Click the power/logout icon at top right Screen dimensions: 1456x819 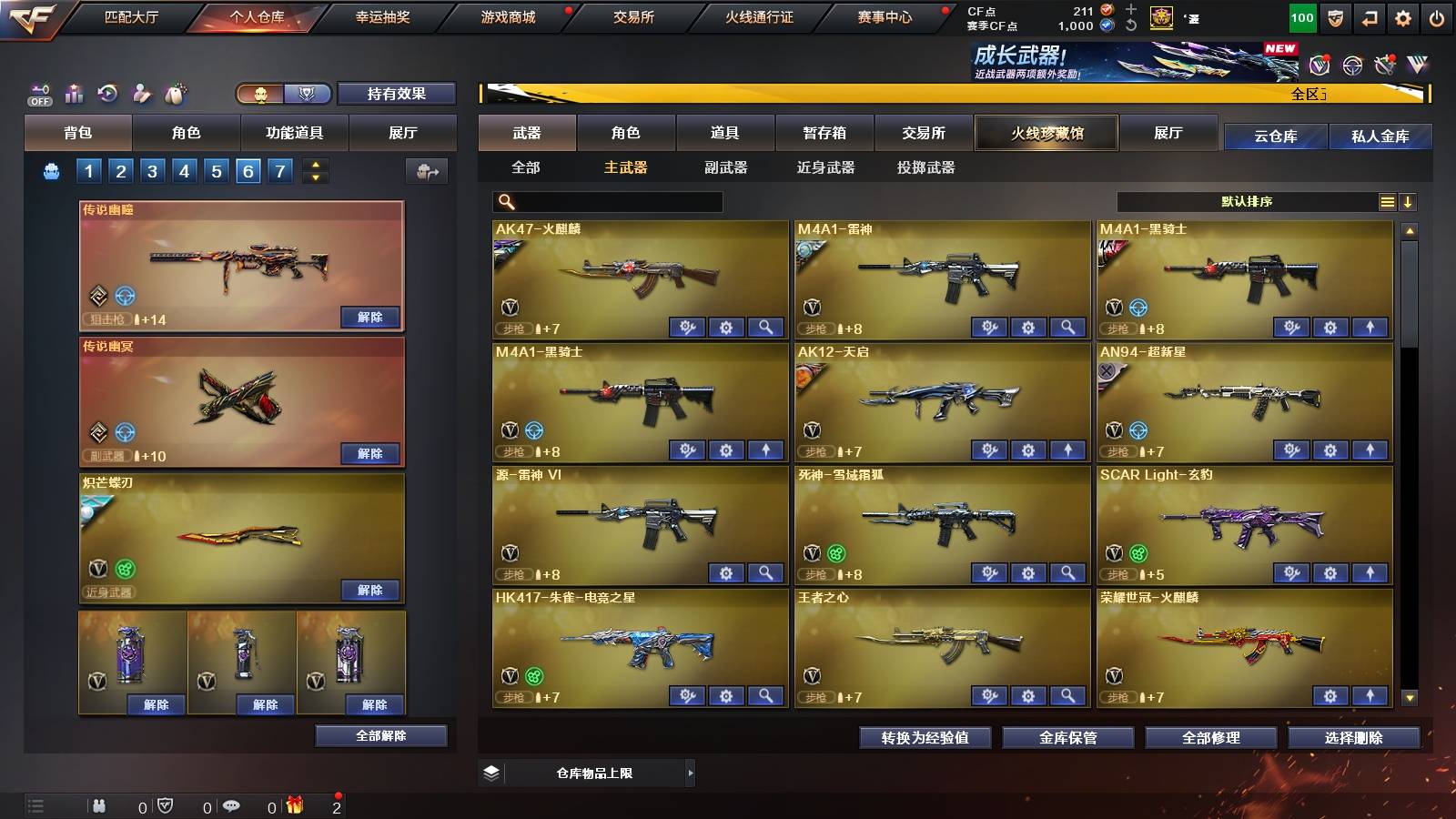point(1438,17)
